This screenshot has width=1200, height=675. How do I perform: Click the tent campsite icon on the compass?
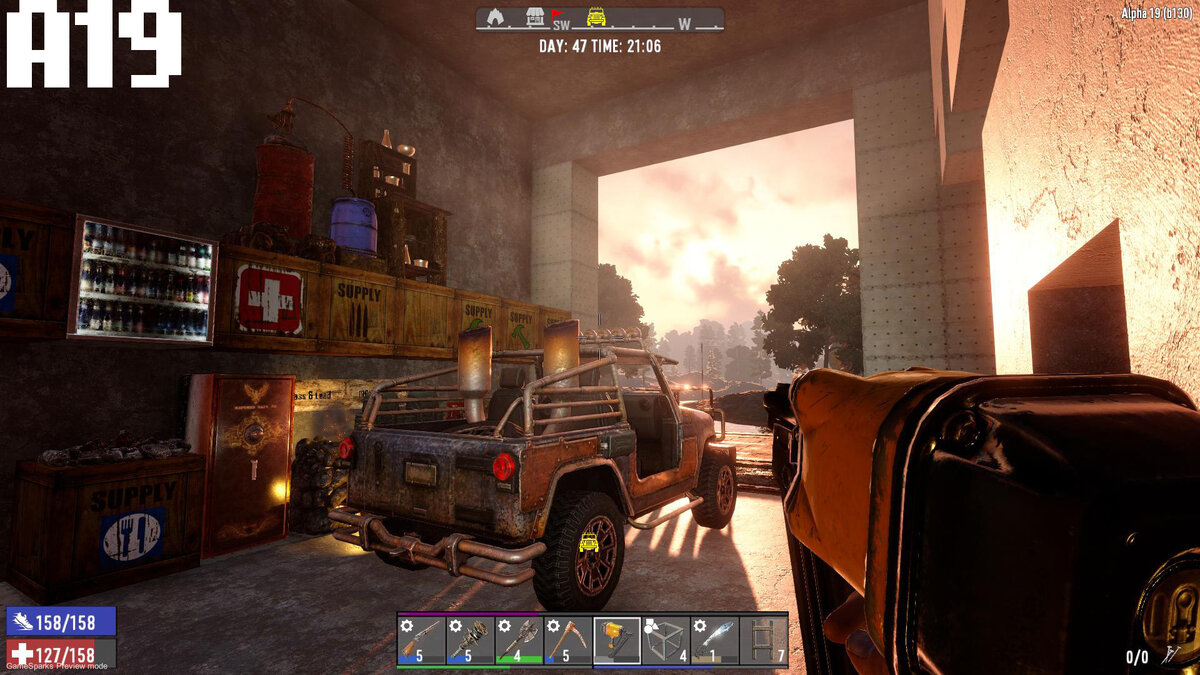tap(495, 17)
